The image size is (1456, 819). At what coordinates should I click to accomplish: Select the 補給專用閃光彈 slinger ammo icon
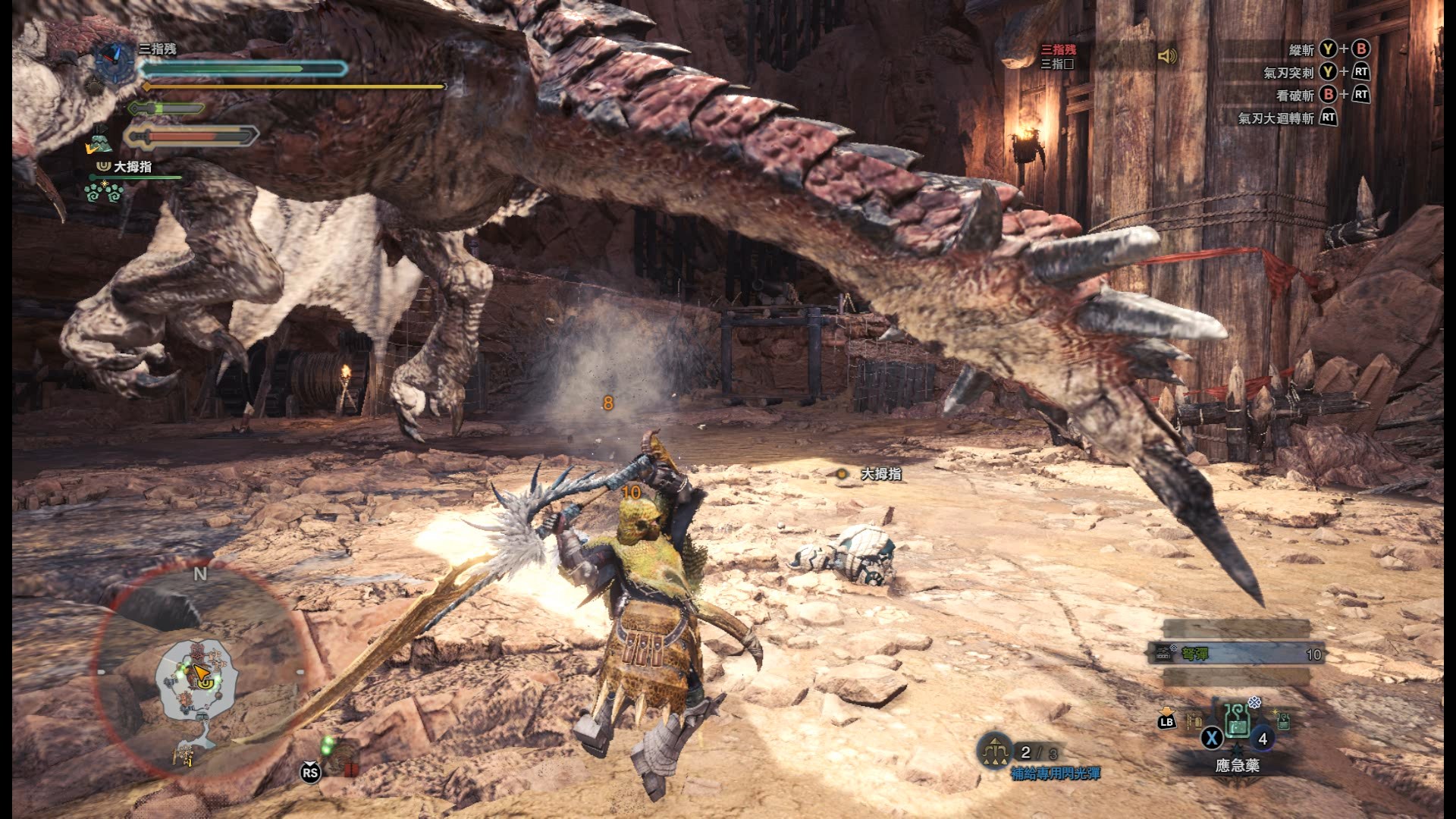click(x=993, y=752)
